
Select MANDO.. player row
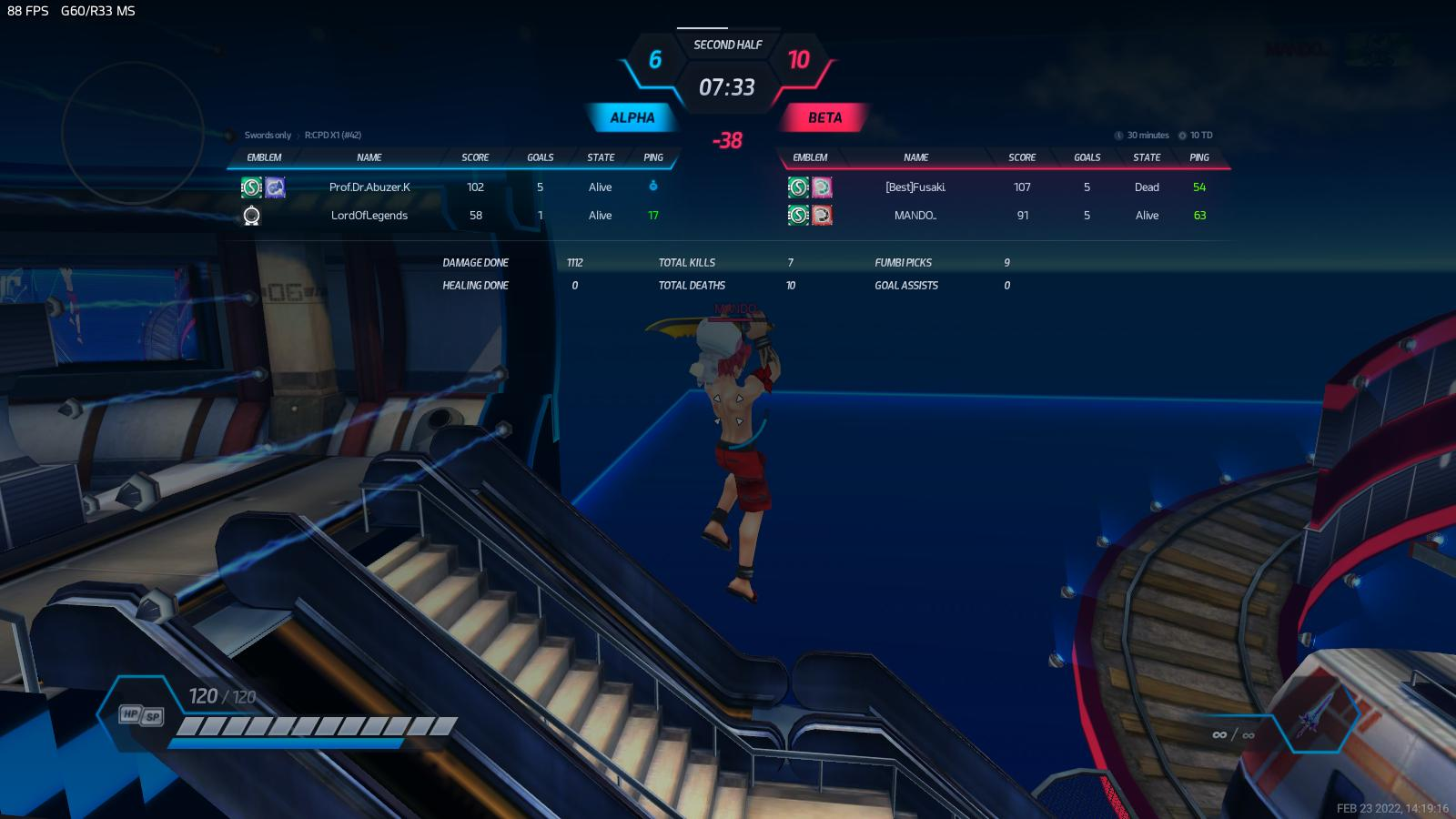tap(915, 216)
